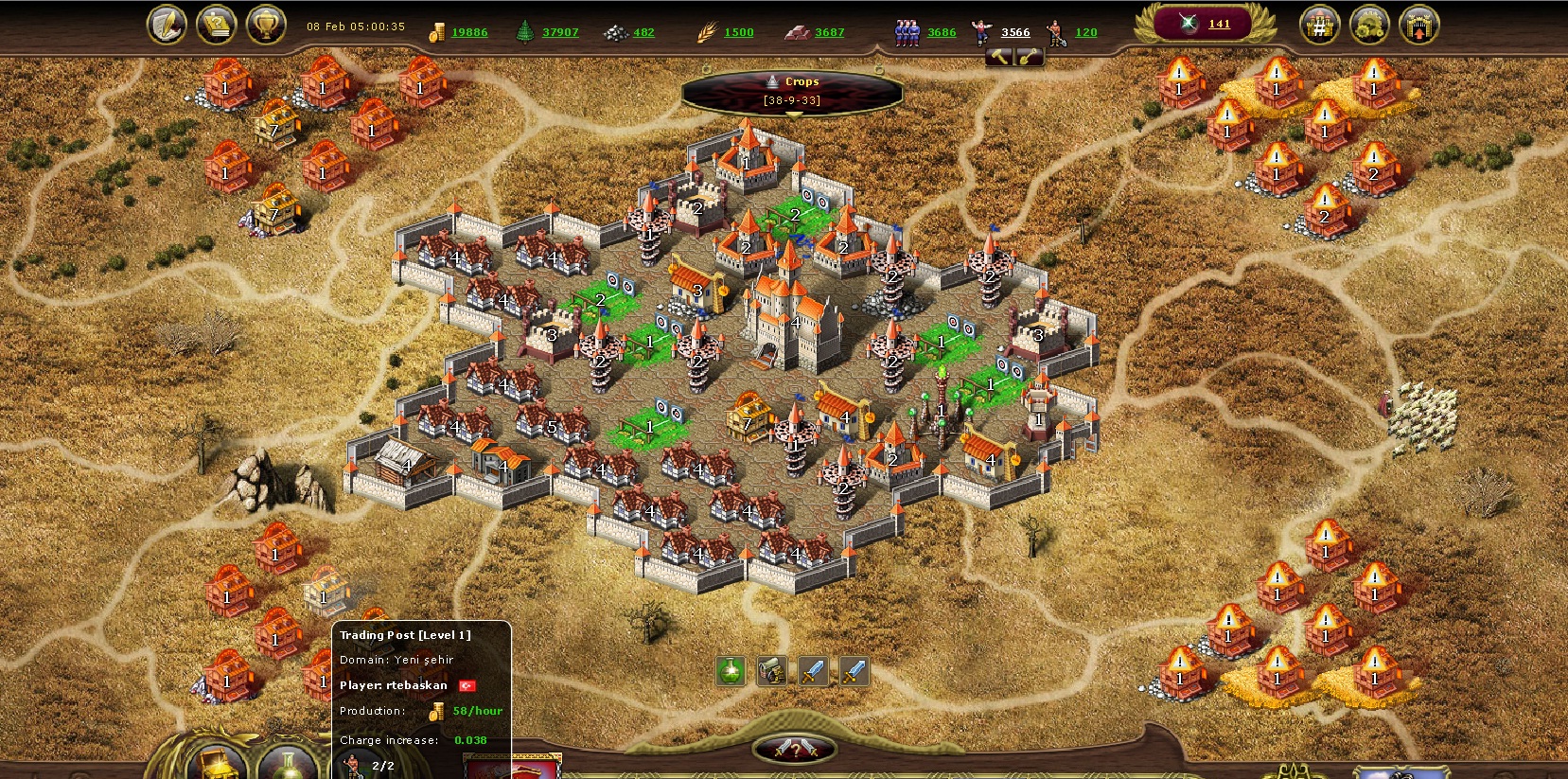Select the green potion quick slot
Image resolution: width=1568 pixels, height=779 pixels.
point(731,671)
